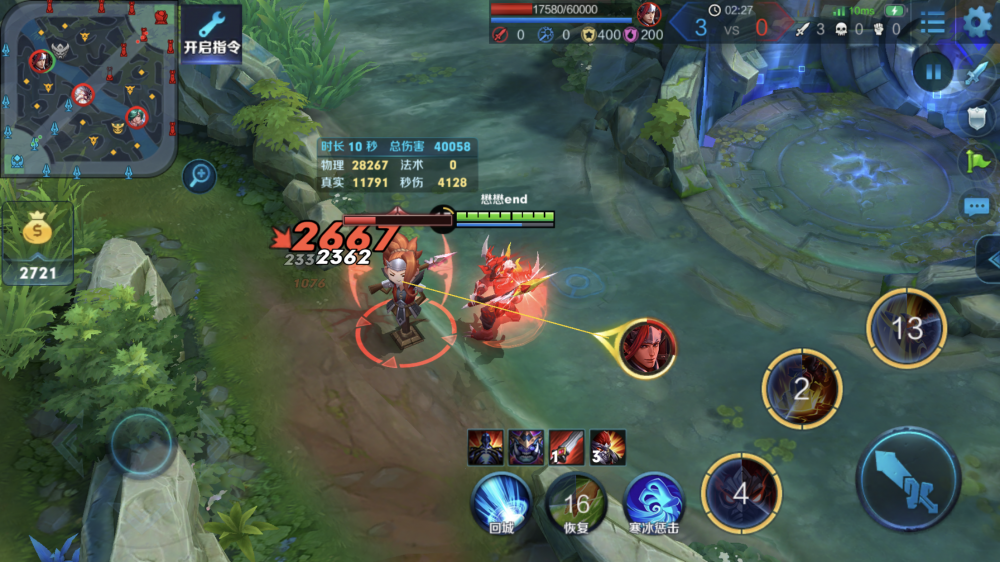The width and height of the screenshot is (1000, 562).
Task: Show the scoreboard list icon
Action: 932,22
